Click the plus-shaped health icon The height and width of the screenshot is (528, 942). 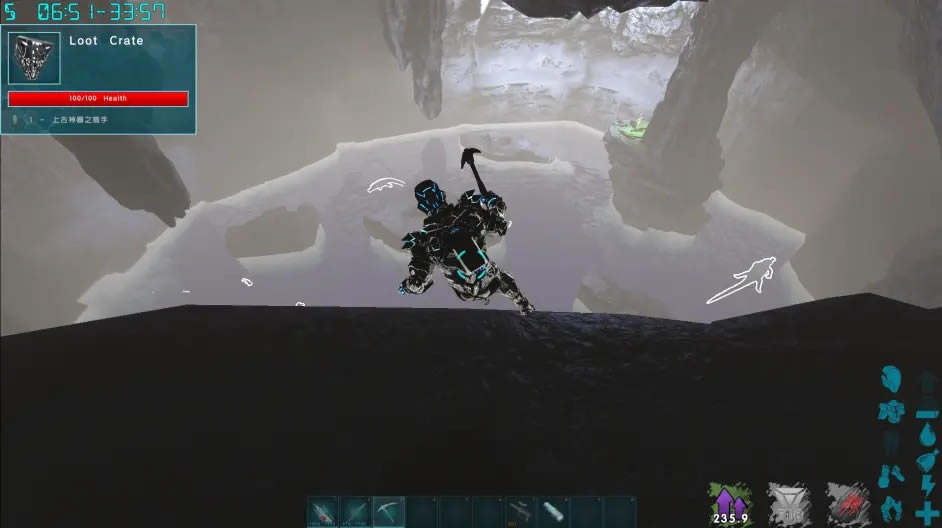927,512
